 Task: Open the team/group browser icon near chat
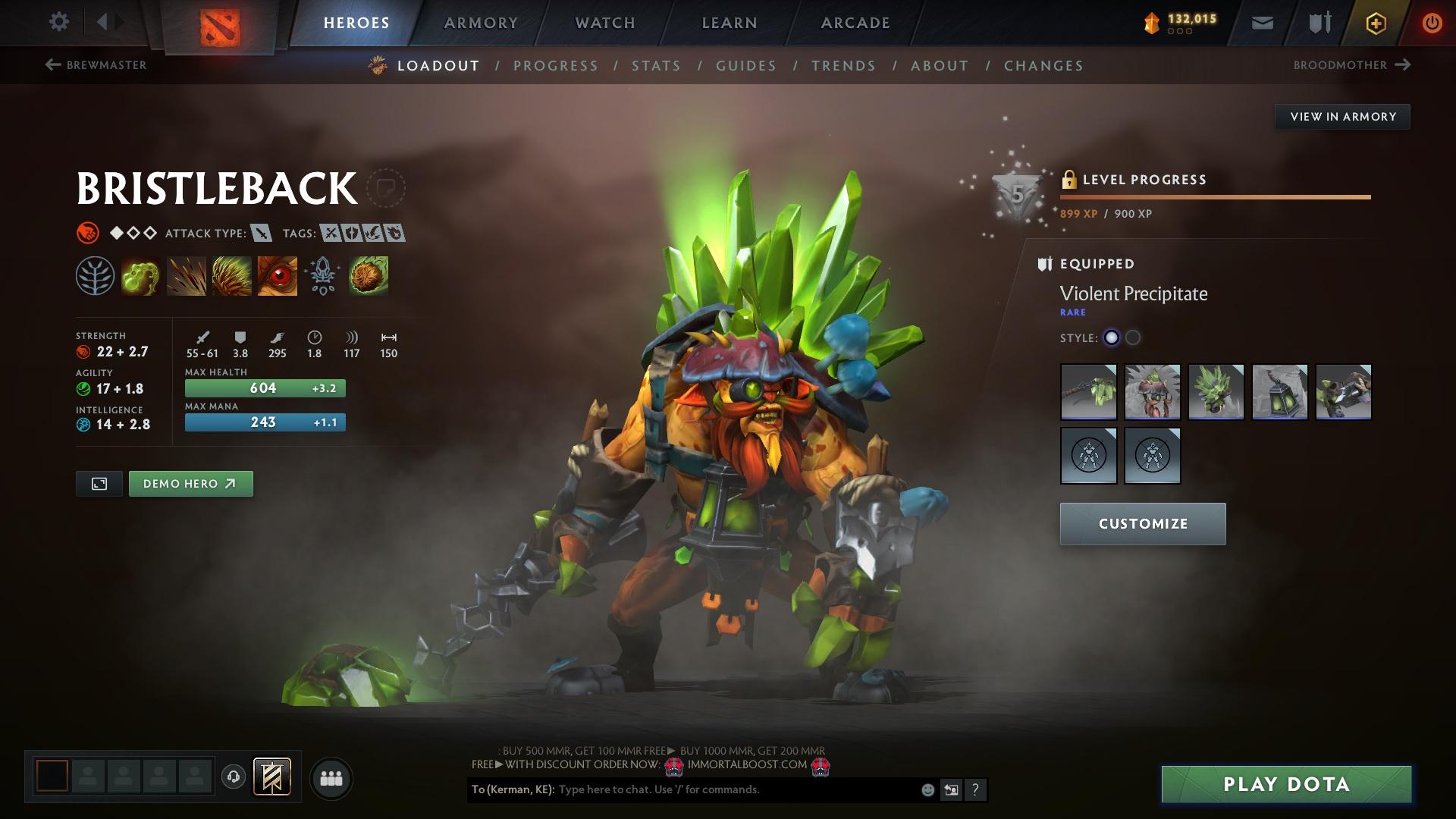click(x=331, y=777)
